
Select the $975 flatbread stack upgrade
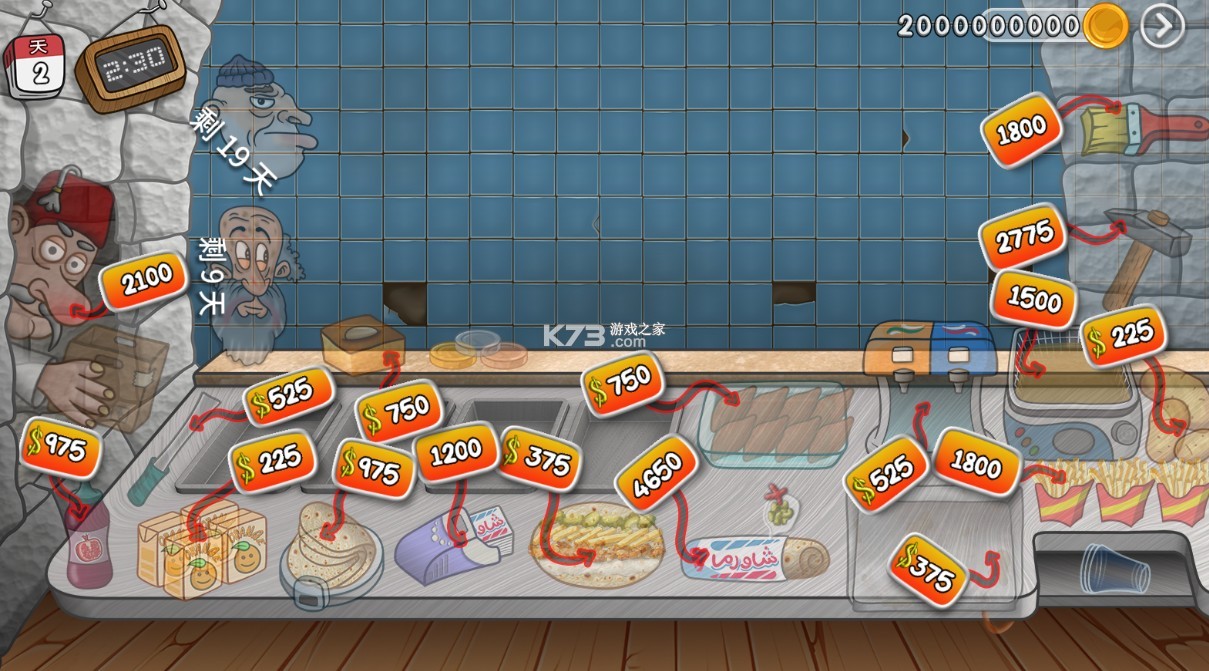tap(374, 467)
